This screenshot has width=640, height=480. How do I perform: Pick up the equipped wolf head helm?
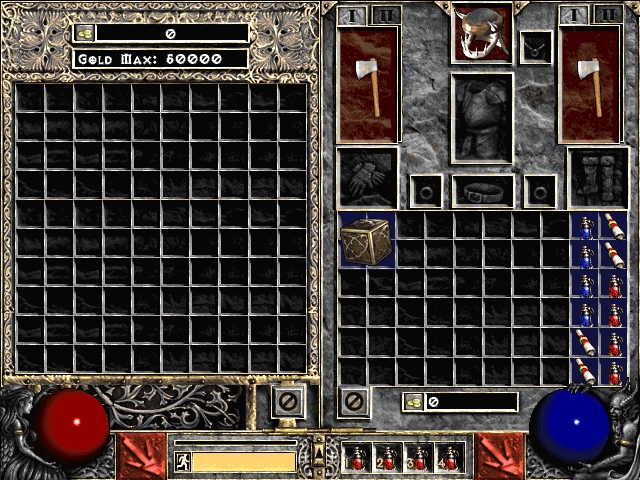[x=483, y=33]
